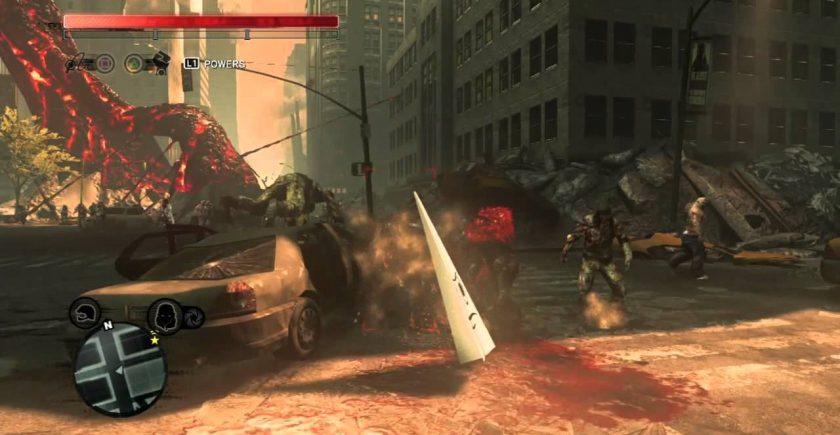Image resolution: width=840 pixels, height=435 pixels.
Task: Select the purple circular power icon
Action: tap(104, 64)
